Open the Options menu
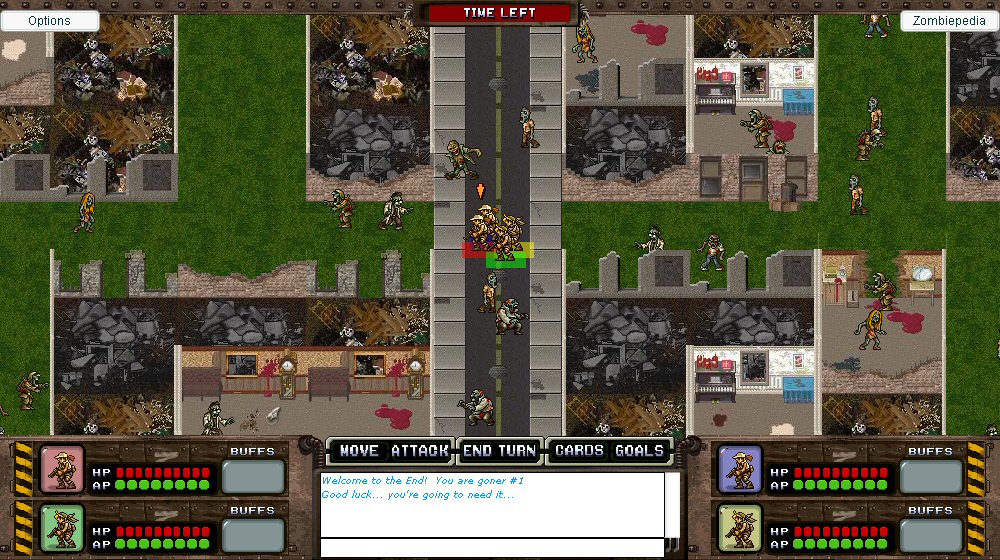This screenshot has height=560, width=1000. tap(50, 21)
